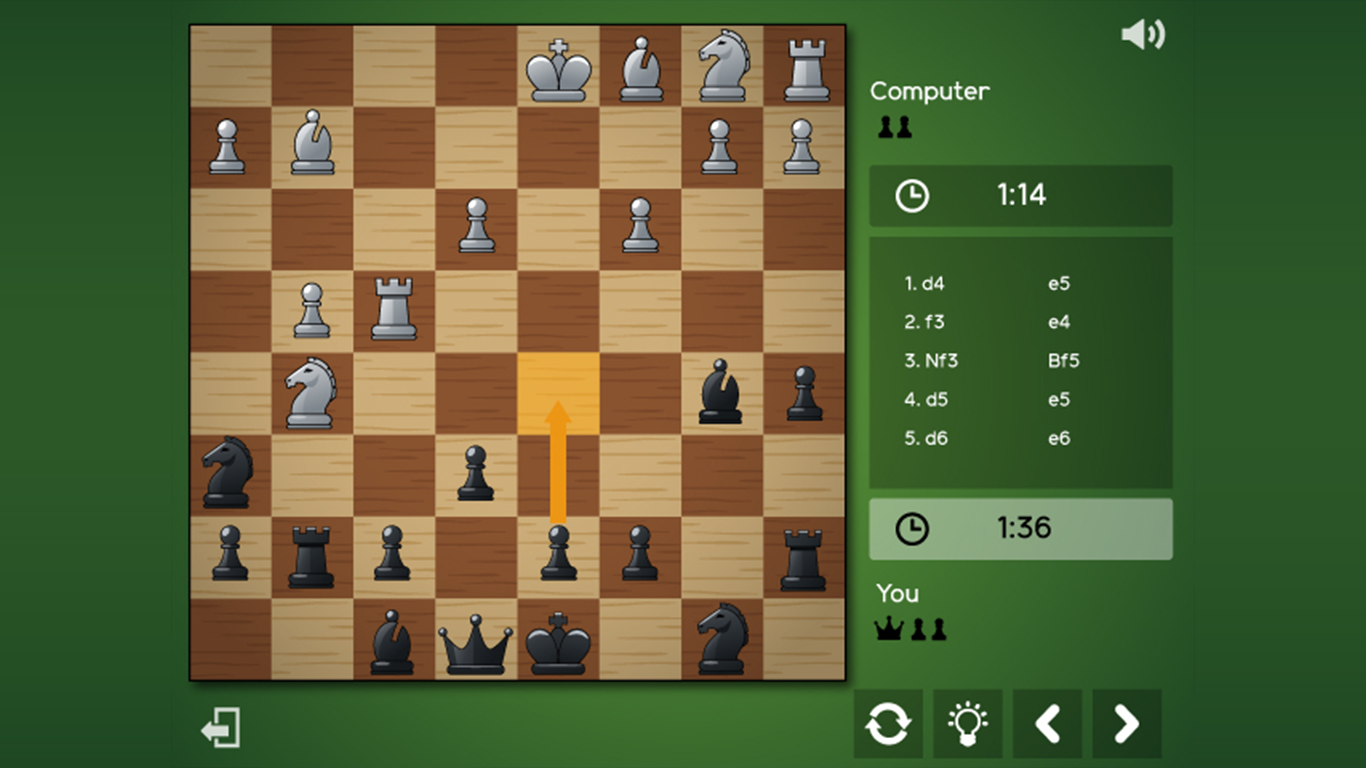The height and width of the screenshot is (768, 1366).
Task: Click the restart game icon
Action: [888, 723]
